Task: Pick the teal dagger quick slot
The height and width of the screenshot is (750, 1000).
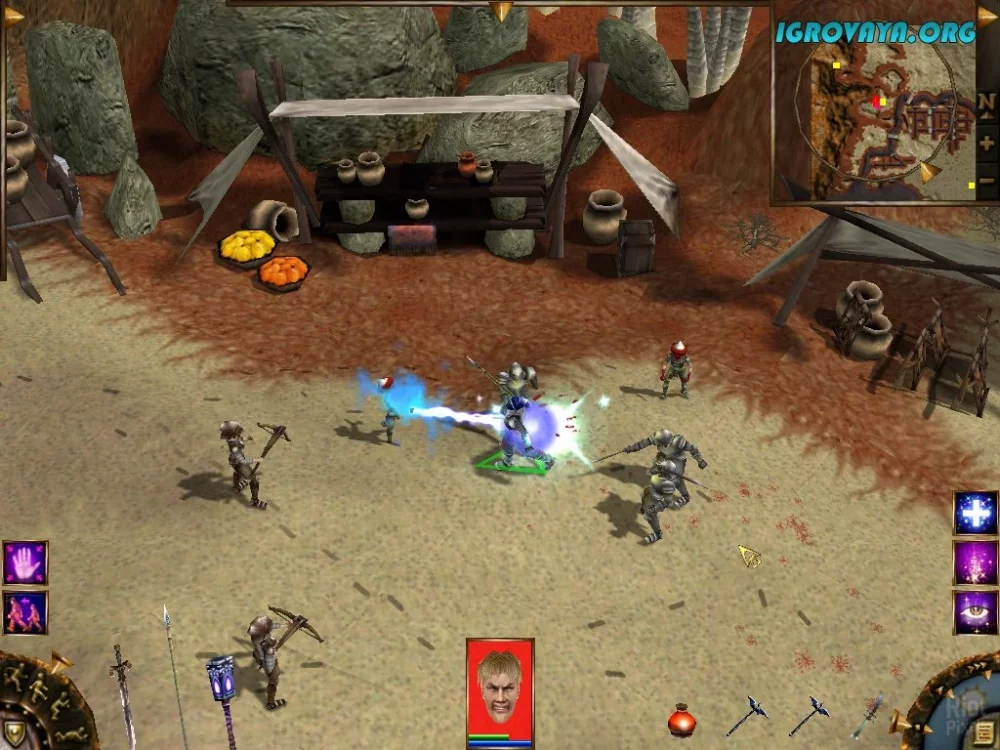Action: (x=868, y=716)
